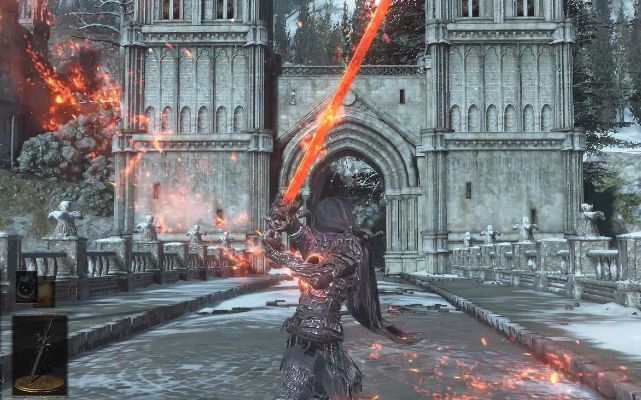
Task: Select the small tan parchment slot
Action: 46,289
